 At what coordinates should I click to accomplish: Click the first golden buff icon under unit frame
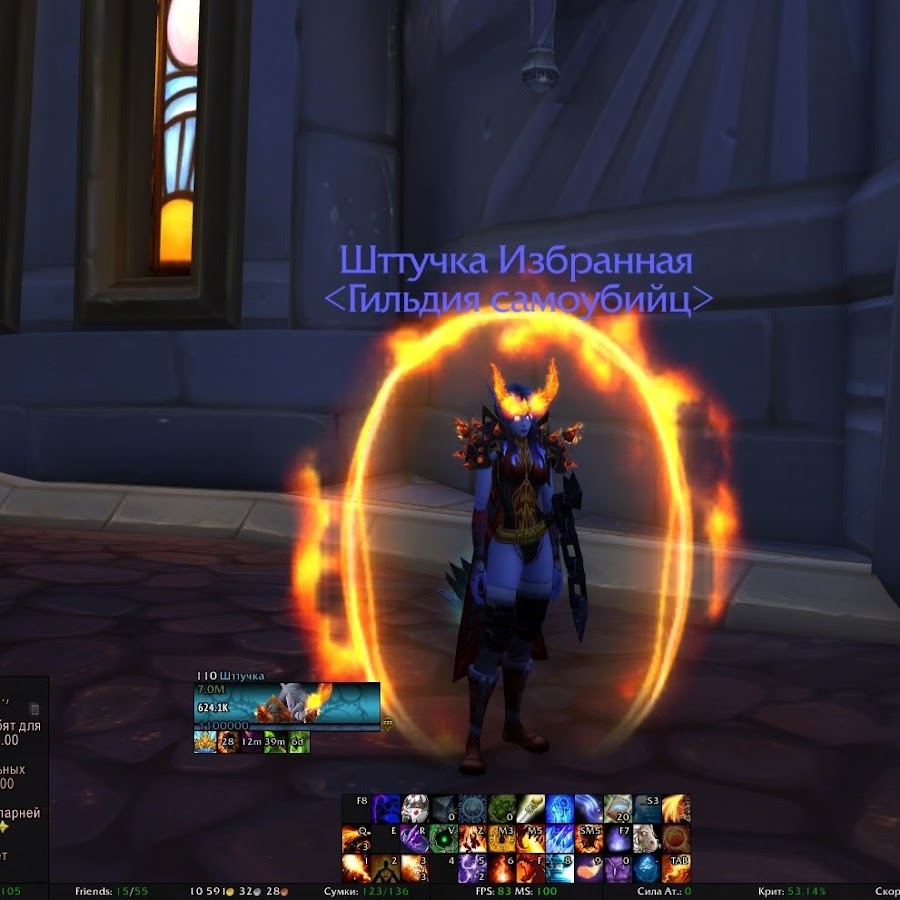coord(204,742)
